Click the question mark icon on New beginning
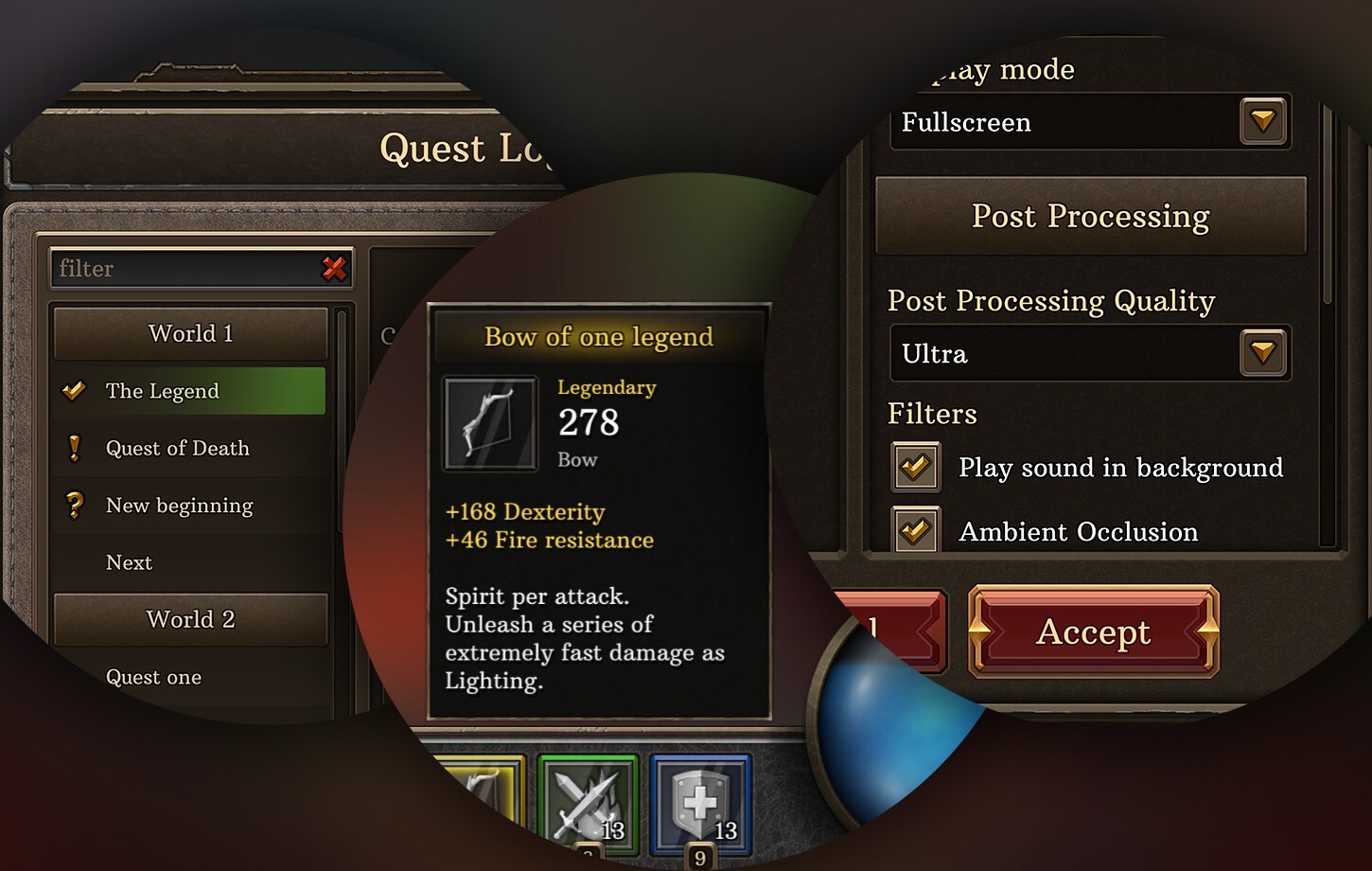This screenshot has height=871, width=1372. pyautogui.click(x=75, y=505)
